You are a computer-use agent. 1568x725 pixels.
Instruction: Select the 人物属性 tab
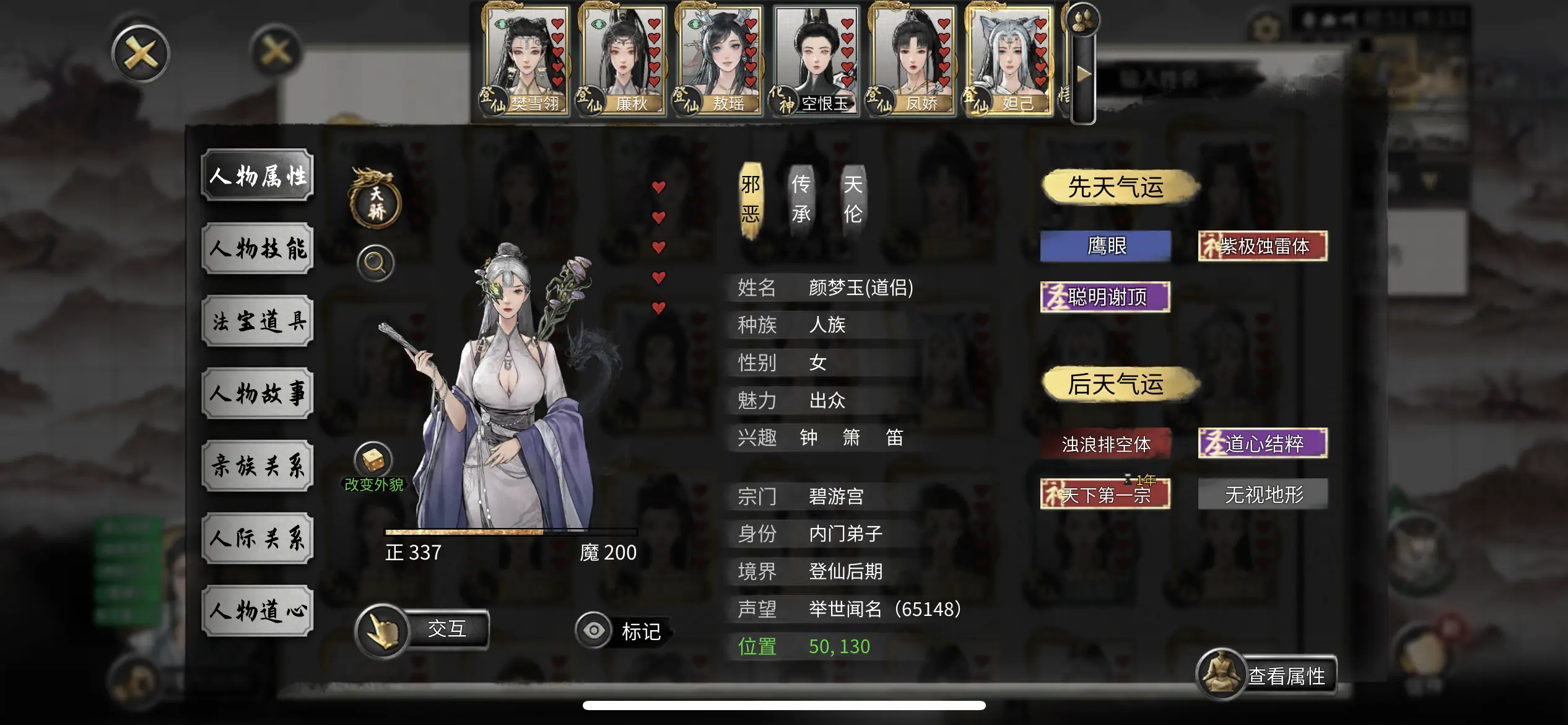258,176
